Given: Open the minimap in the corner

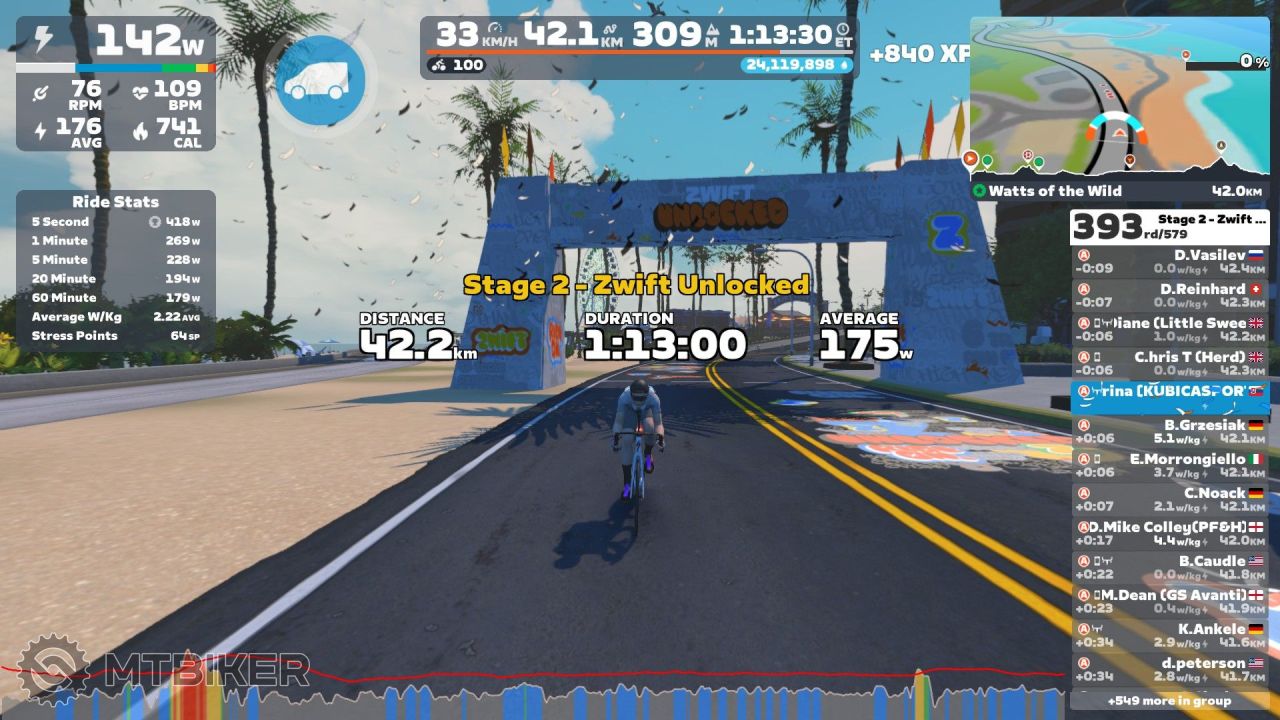Looking at the screenshot, I should 1118,97.
